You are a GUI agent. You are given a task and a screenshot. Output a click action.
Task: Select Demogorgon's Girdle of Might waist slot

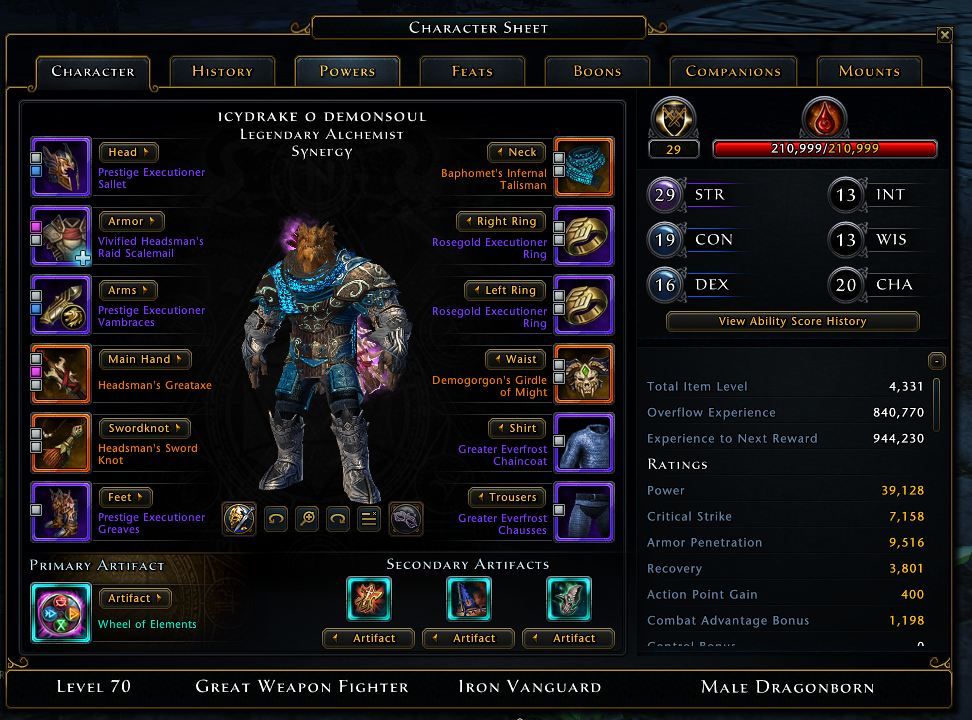click(583, 374)
